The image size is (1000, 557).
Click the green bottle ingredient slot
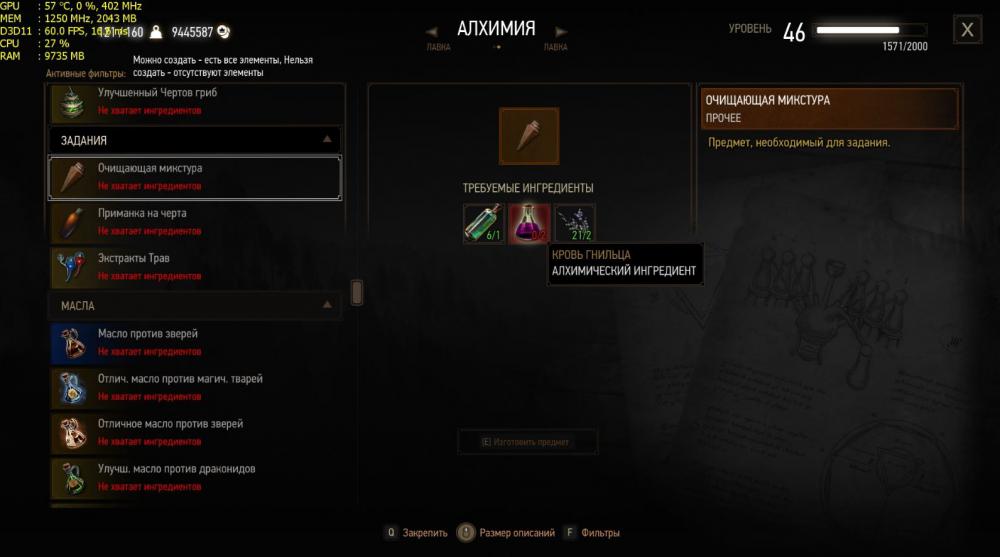click(x=484, y=223)
